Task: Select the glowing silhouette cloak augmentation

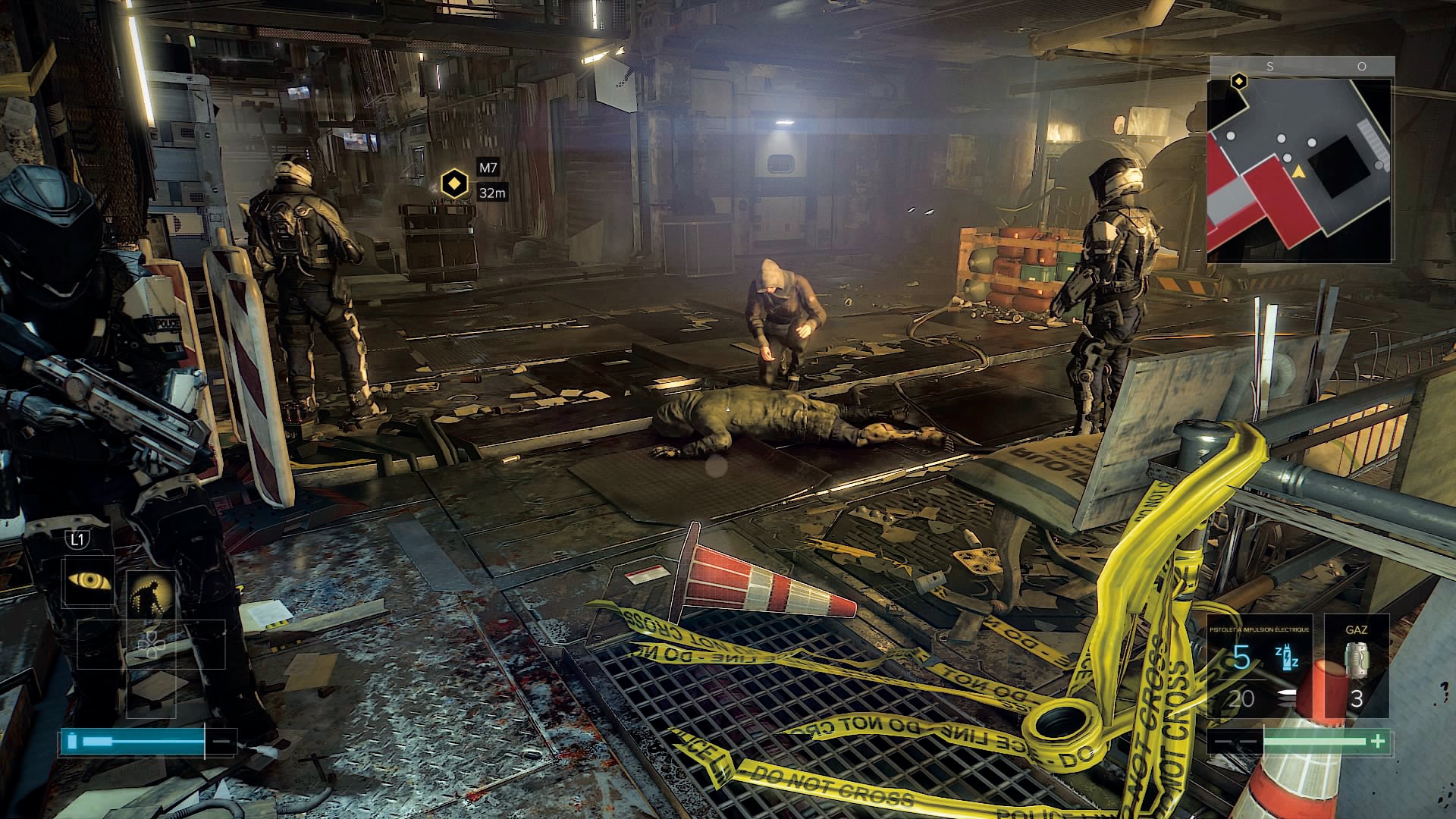Action: coord(151,595)
